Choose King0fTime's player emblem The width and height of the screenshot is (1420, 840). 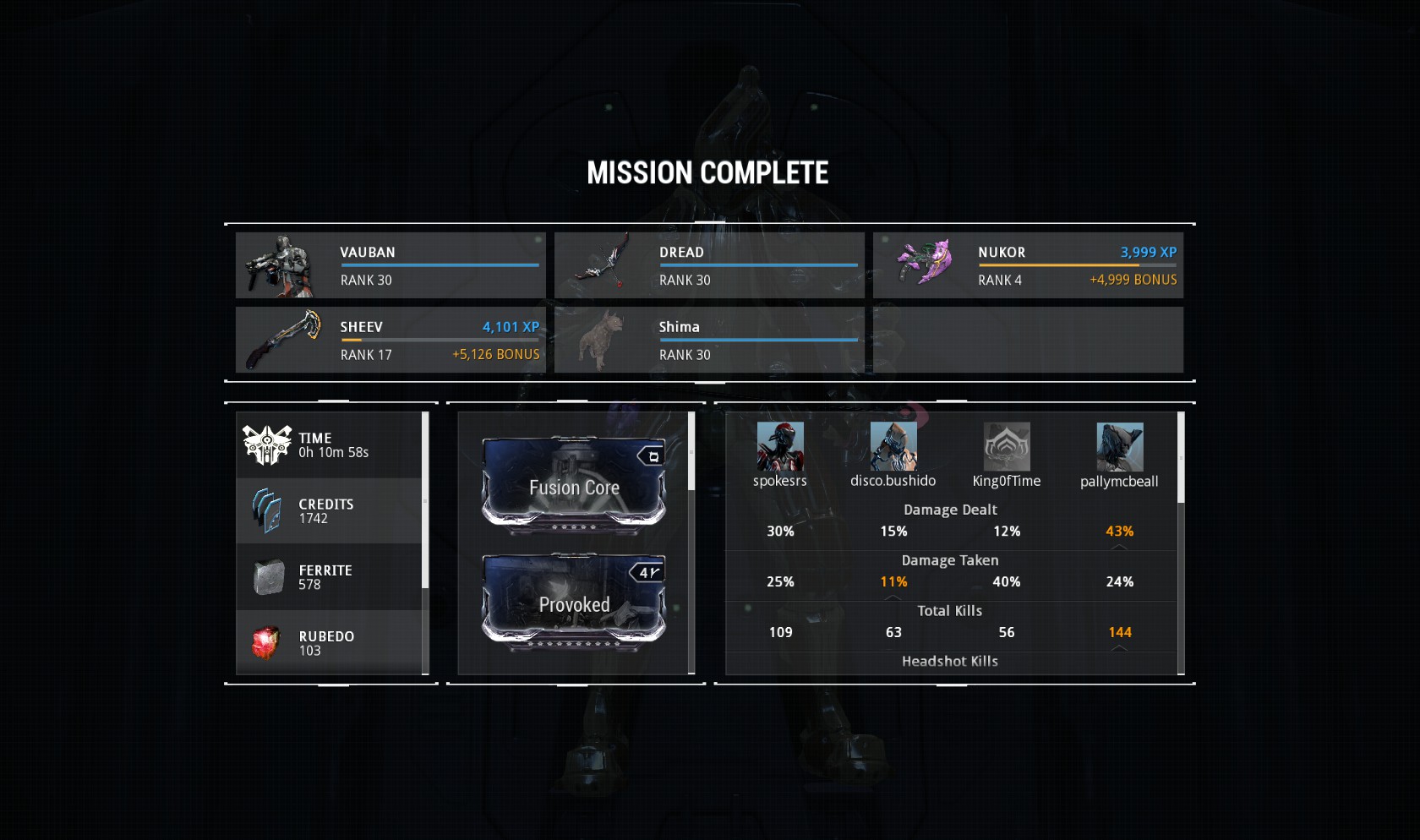[1007, 447]
